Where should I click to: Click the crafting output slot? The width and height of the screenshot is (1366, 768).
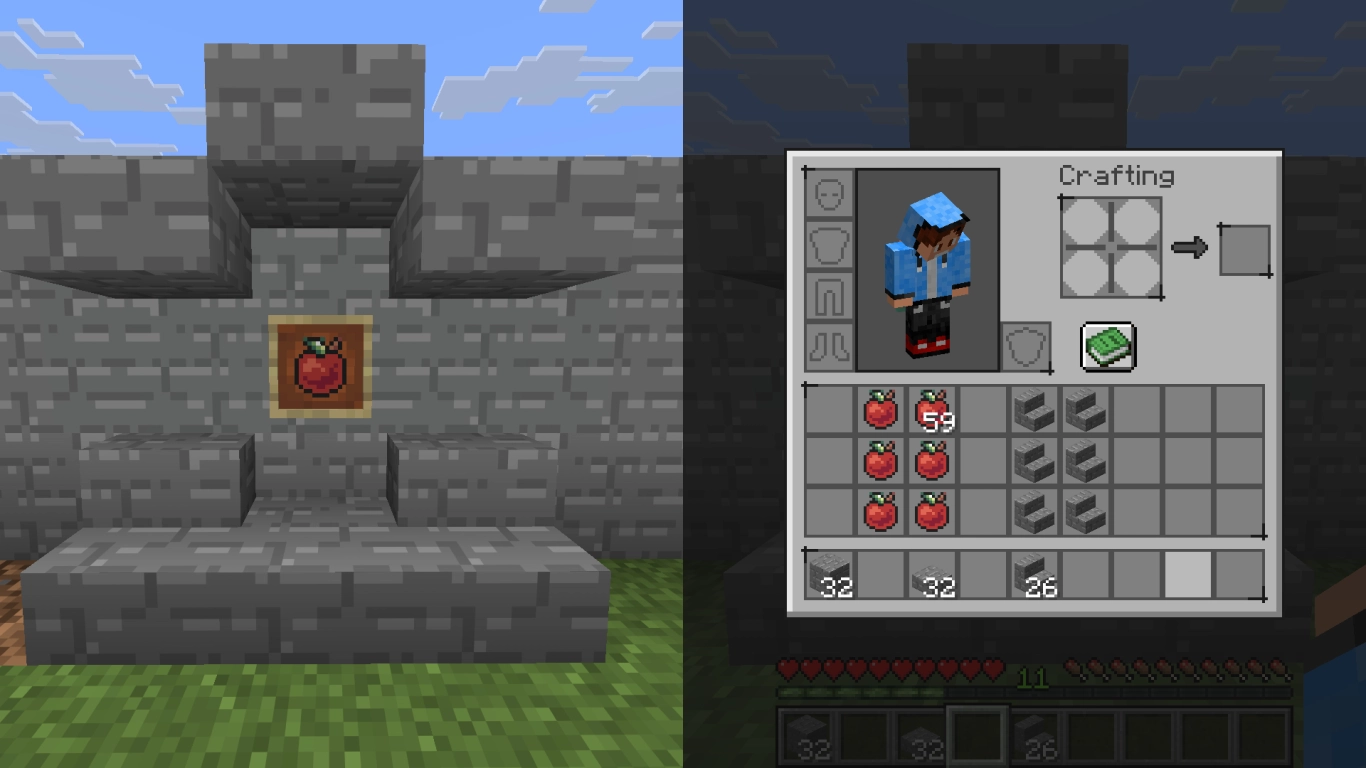point(1245,249)
